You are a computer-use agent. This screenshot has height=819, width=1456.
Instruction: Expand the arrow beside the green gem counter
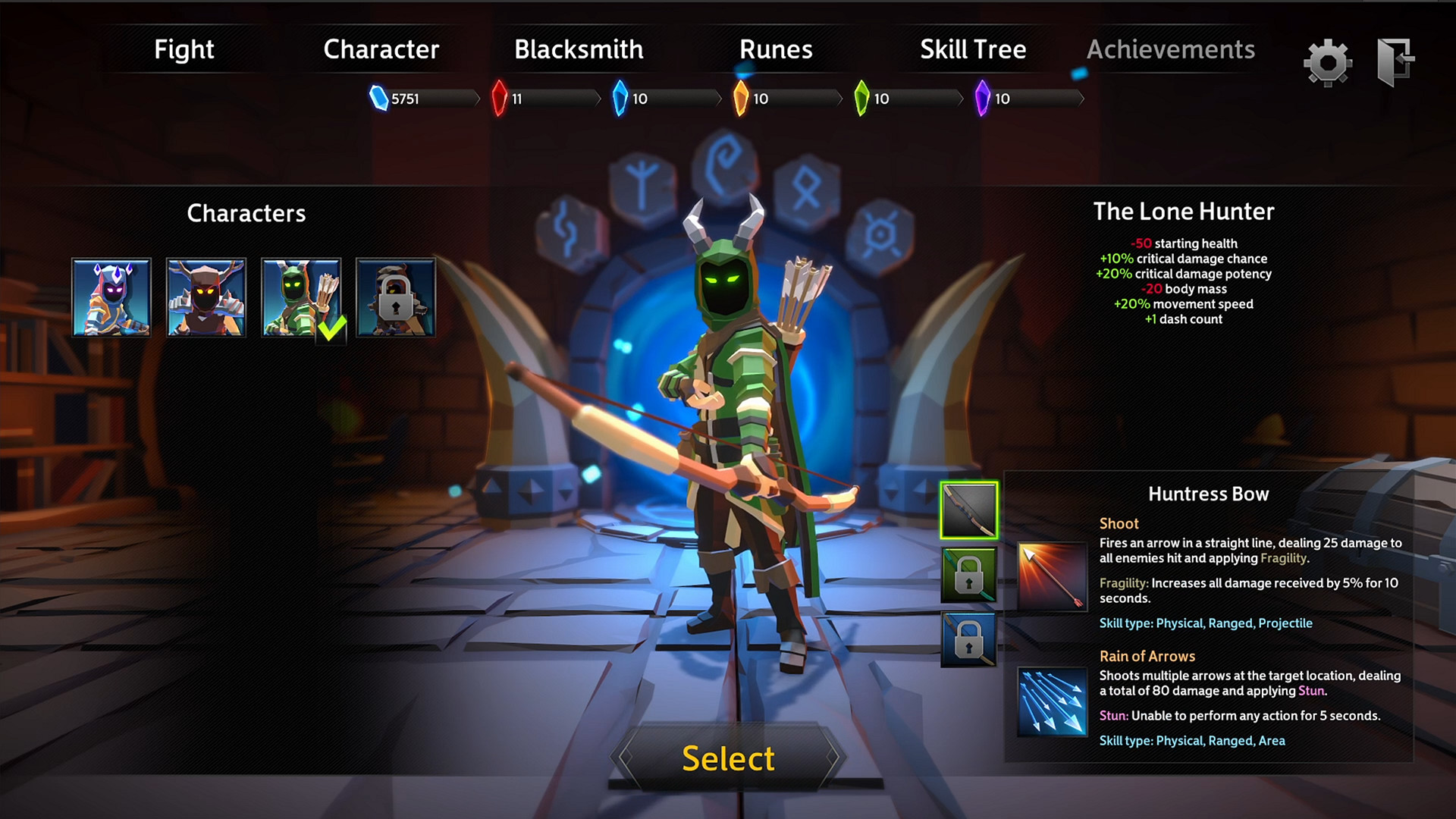960,97
